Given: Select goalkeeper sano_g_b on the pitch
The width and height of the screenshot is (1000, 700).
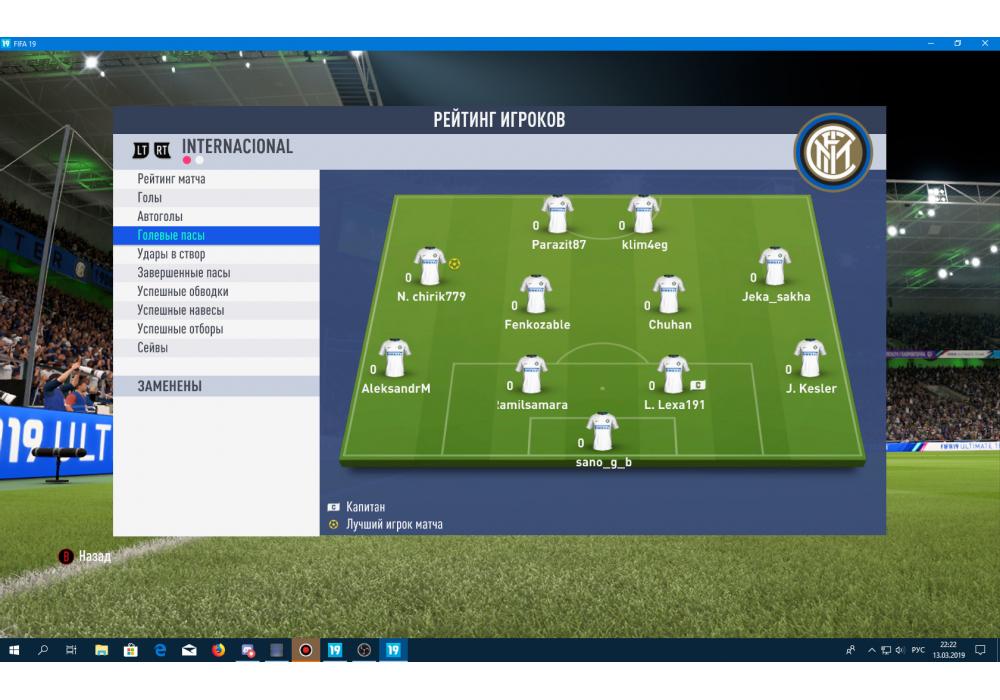Looking at the screenshot, I should coord(603,432).
